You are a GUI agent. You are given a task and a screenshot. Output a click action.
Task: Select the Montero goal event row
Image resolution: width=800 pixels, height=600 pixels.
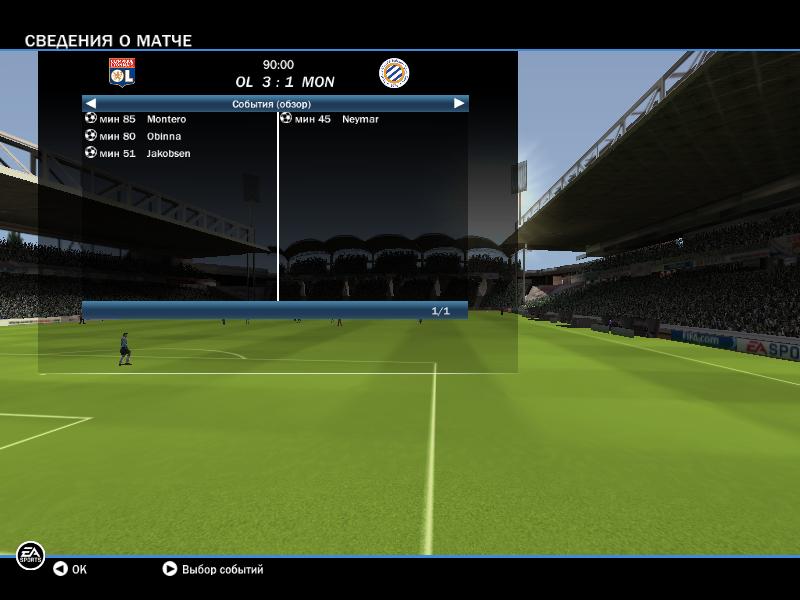click(x=165, y=119)
